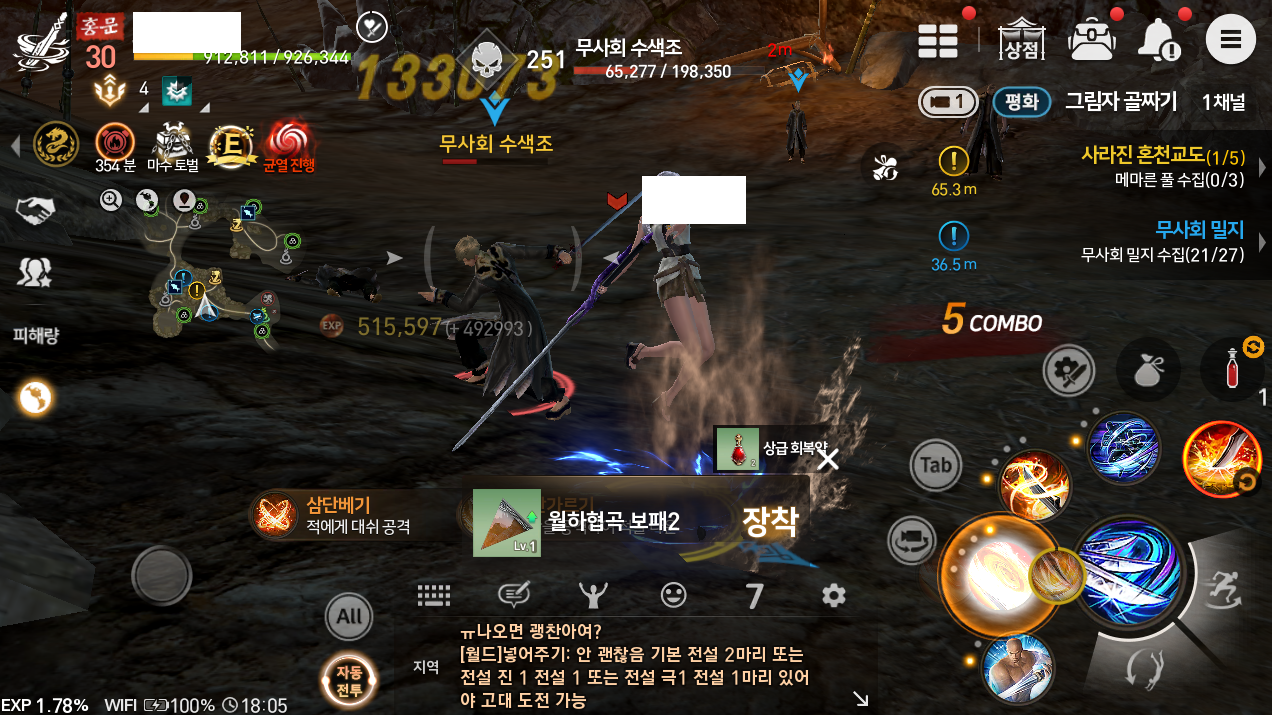The width and height of the screenshot is (1272, 715).
Task: Close the item pickup popup
Action: [828, 459]
